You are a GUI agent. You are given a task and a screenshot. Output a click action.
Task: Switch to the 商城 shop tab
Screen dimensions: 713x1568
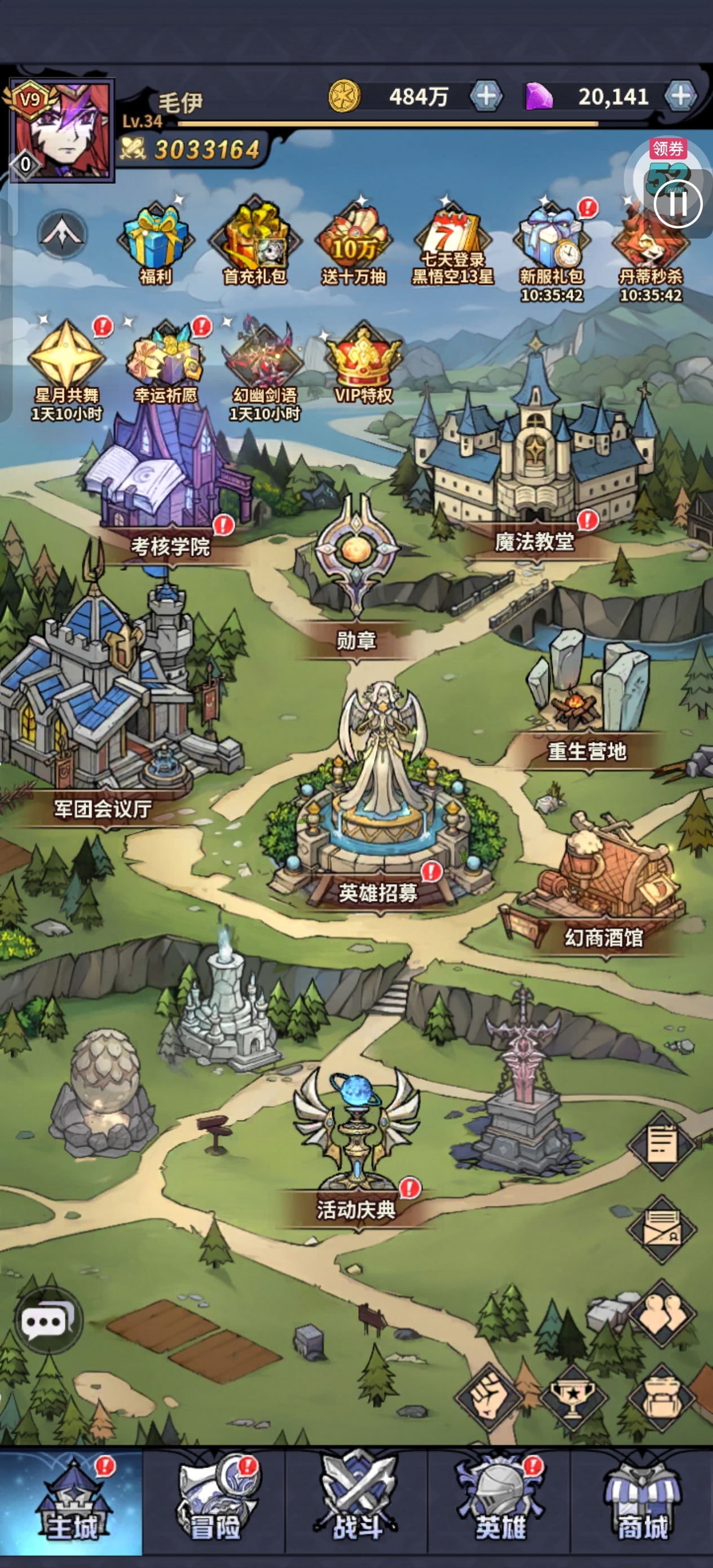(642, 1504)
